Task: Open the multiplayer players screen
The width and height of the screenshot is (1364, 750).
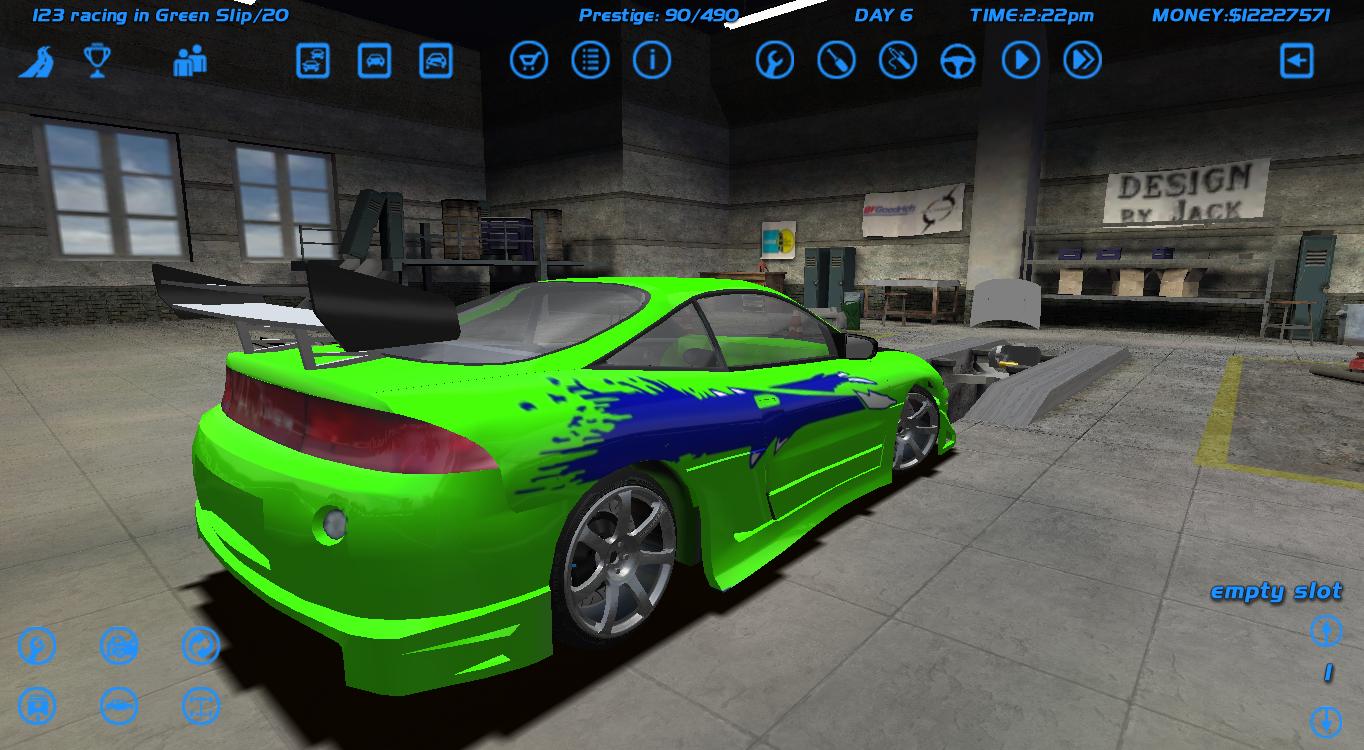Action: (x=188, y=62)
